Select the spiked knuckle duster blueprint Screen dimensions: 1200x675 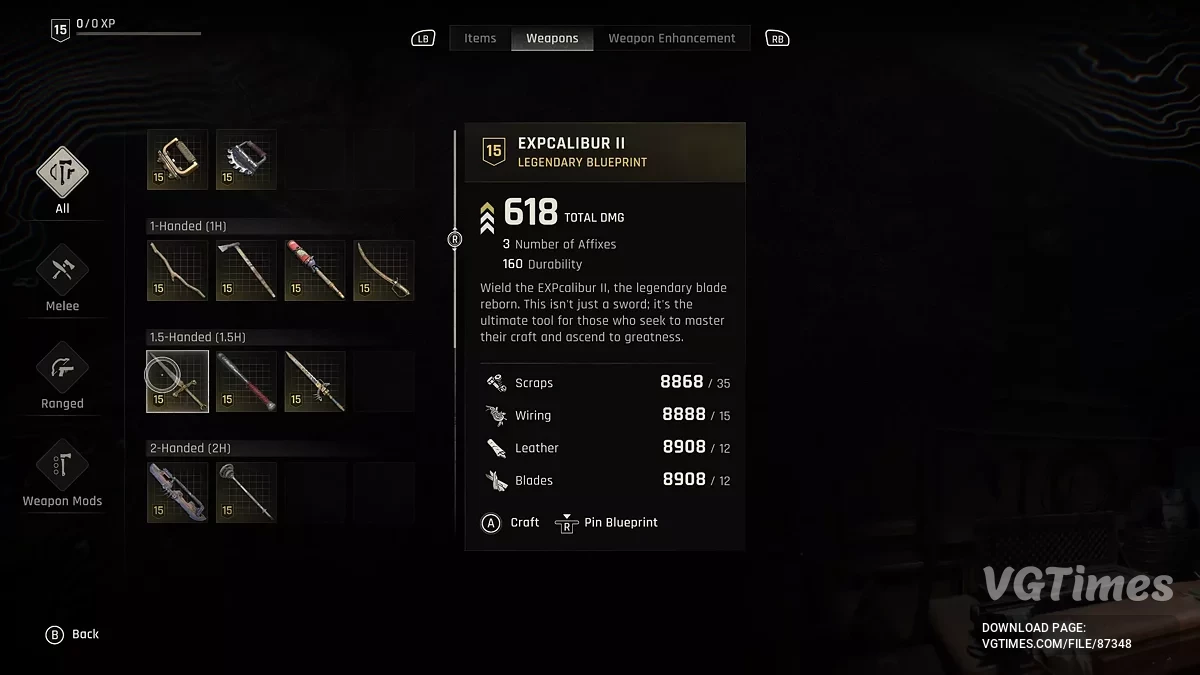[x=246, y=160]
